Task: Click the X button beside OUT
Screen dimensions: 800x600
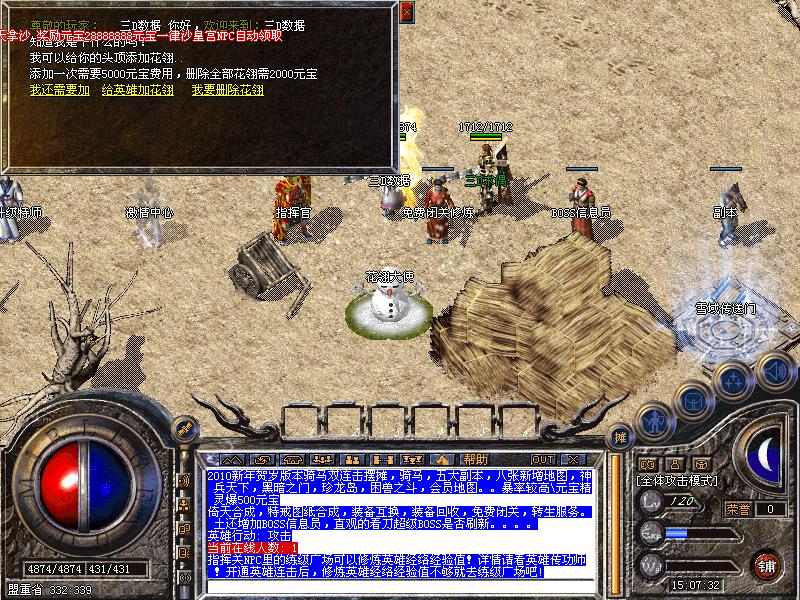Action: point(575,459)
